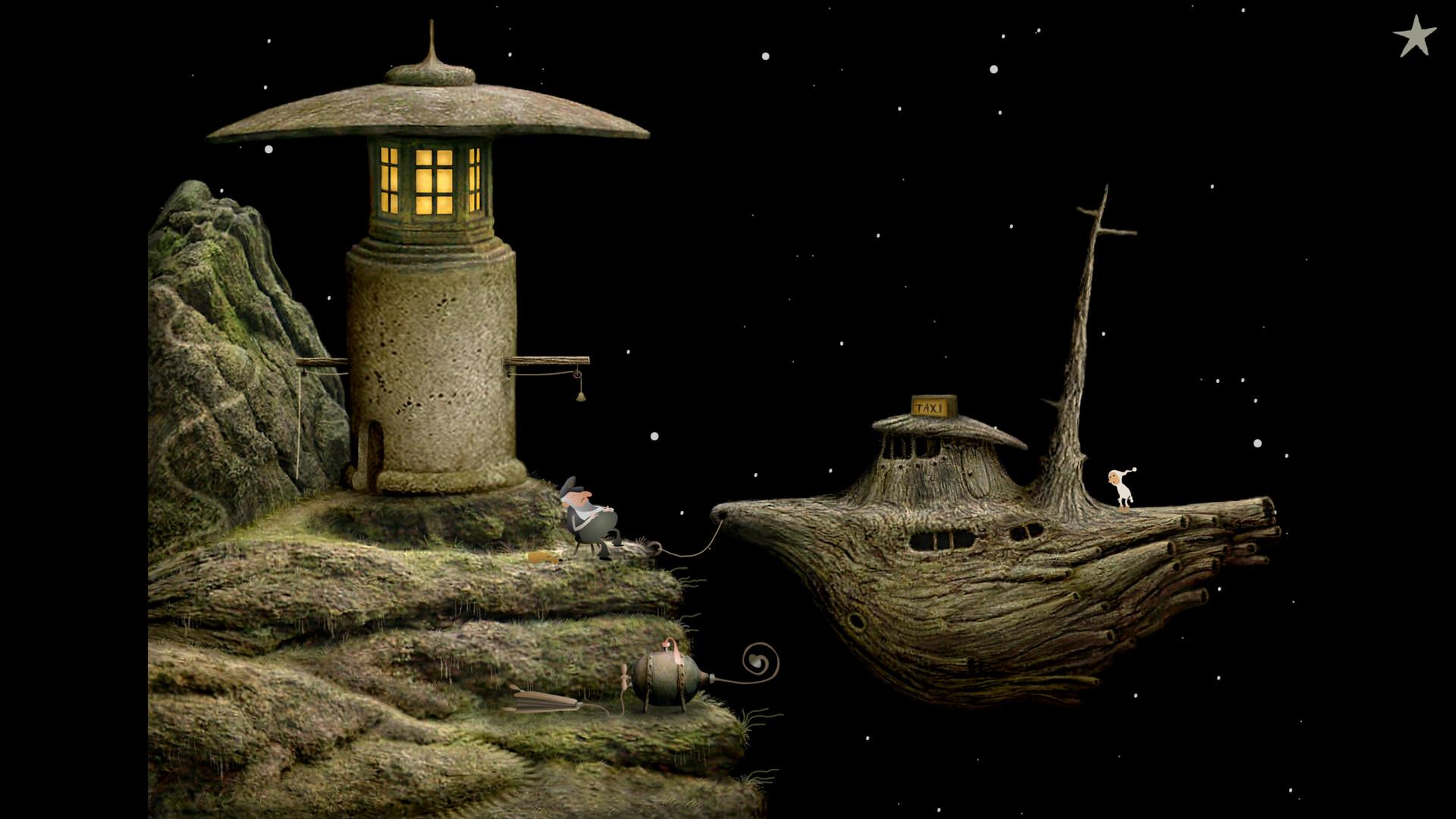Click the captain's hat
This screenshot has height=819, width=1456.
pyautogui.click(x=570, y=485)
